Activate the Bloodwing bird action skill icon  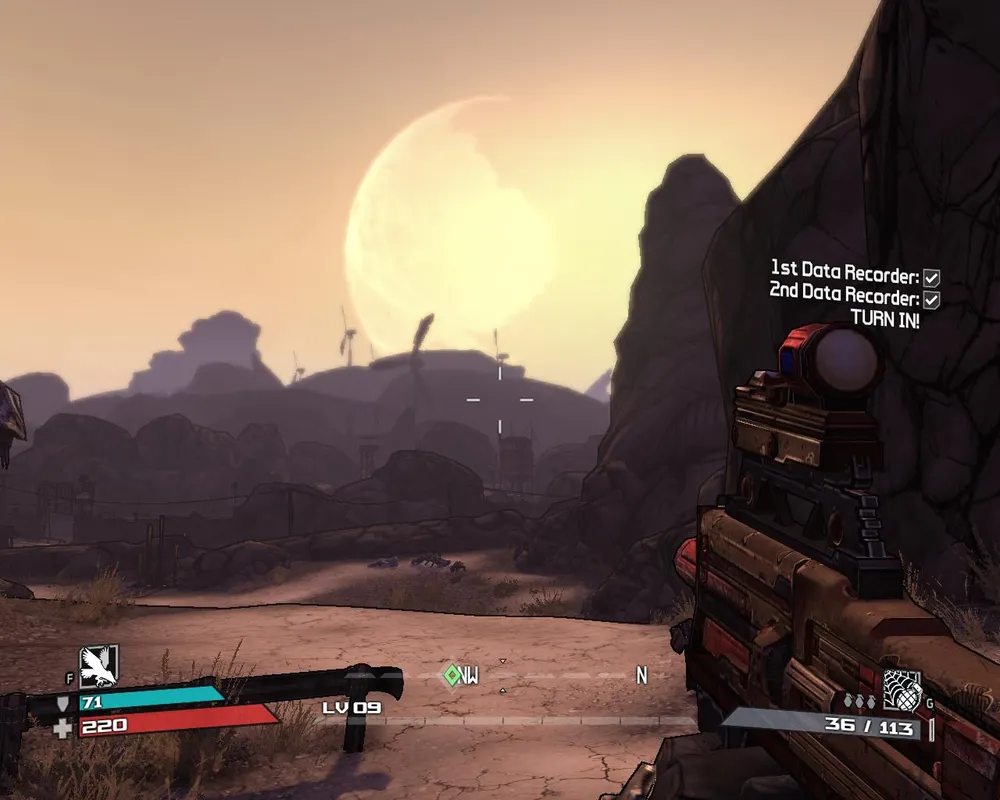click(x=99, y=664)
